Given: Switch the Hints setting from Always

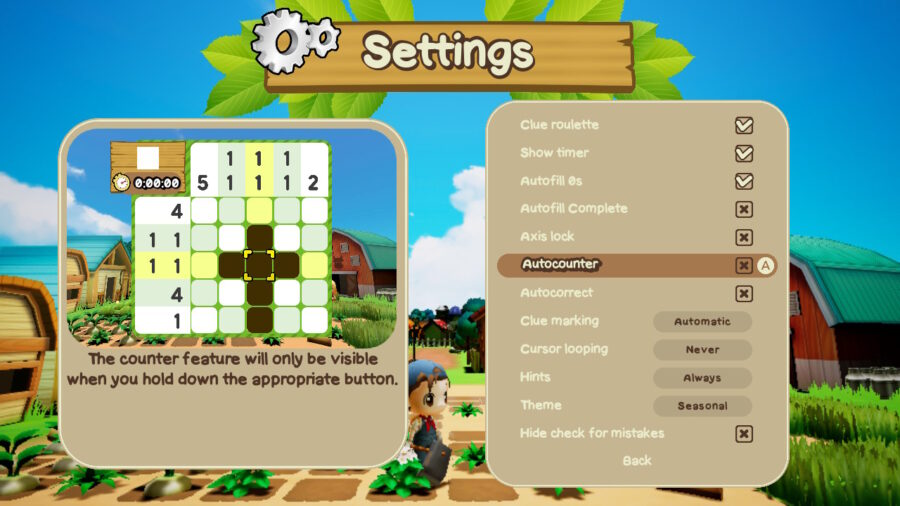Looking at the screenshot, I should click(702, 378).
